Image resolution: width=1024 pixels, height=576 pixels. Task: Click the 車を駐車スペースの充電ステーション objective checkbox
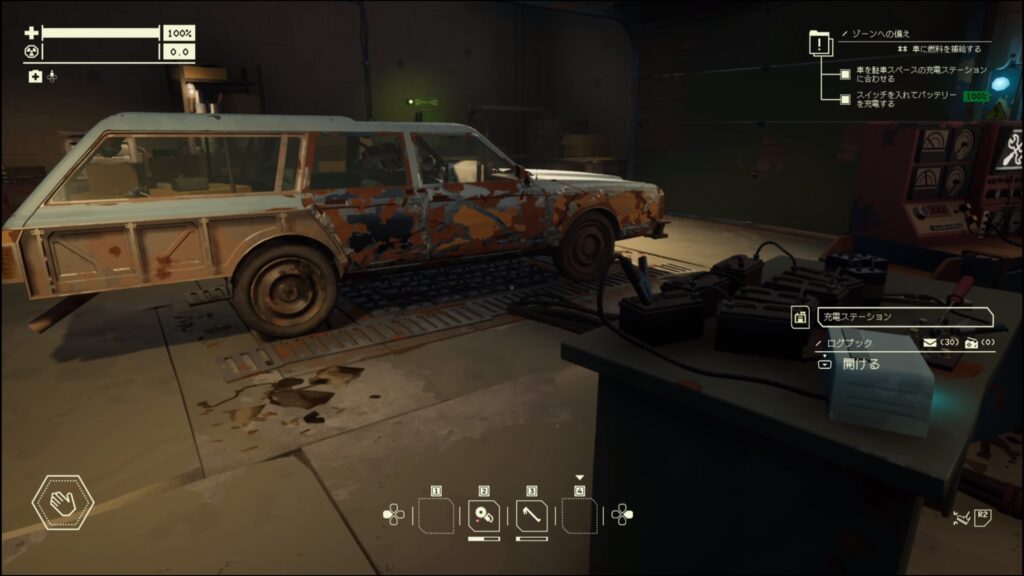tap(846, 73)
